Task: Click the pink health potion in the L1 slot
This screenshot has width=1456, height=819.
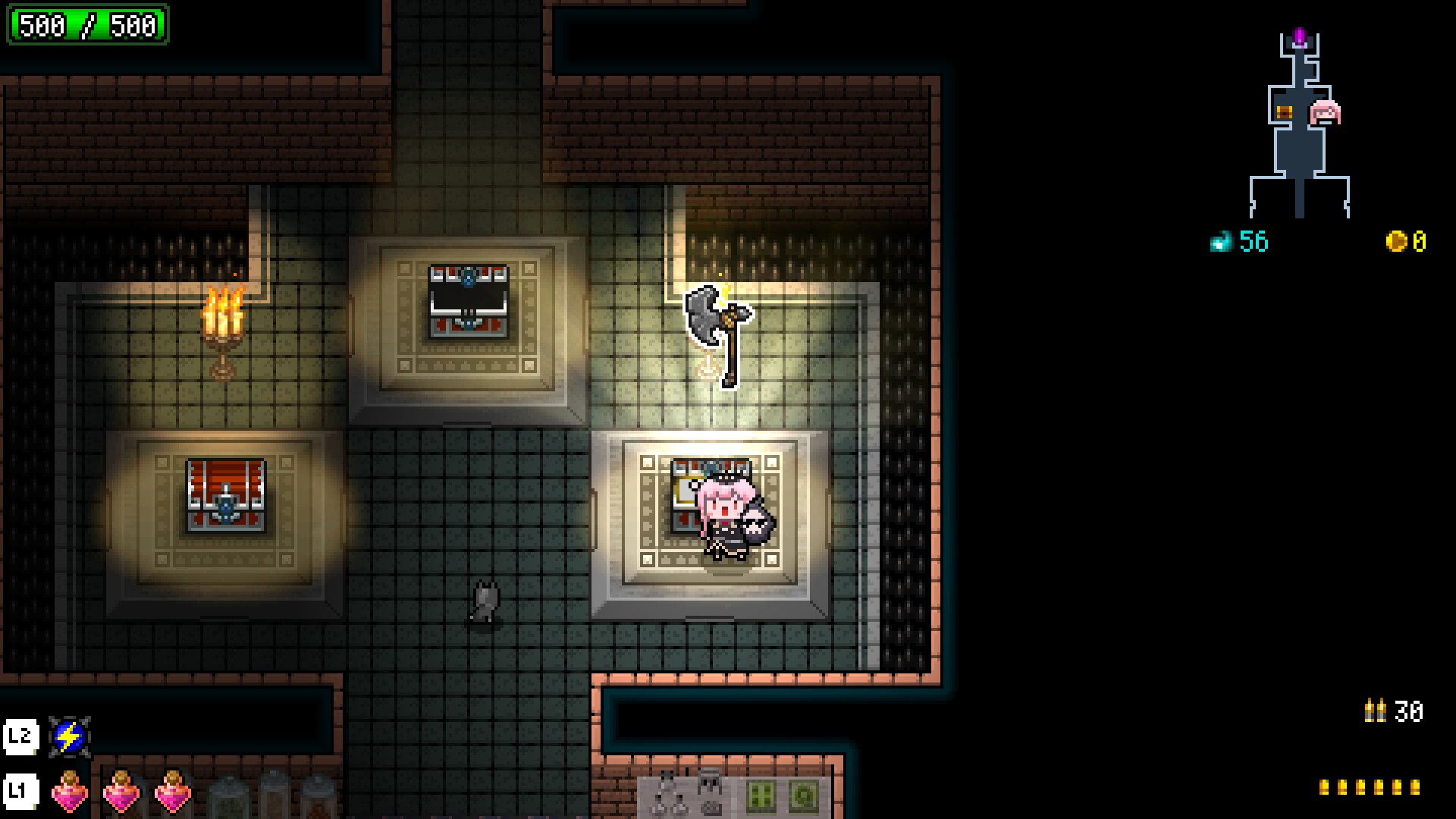Action: tap(68, 792)
